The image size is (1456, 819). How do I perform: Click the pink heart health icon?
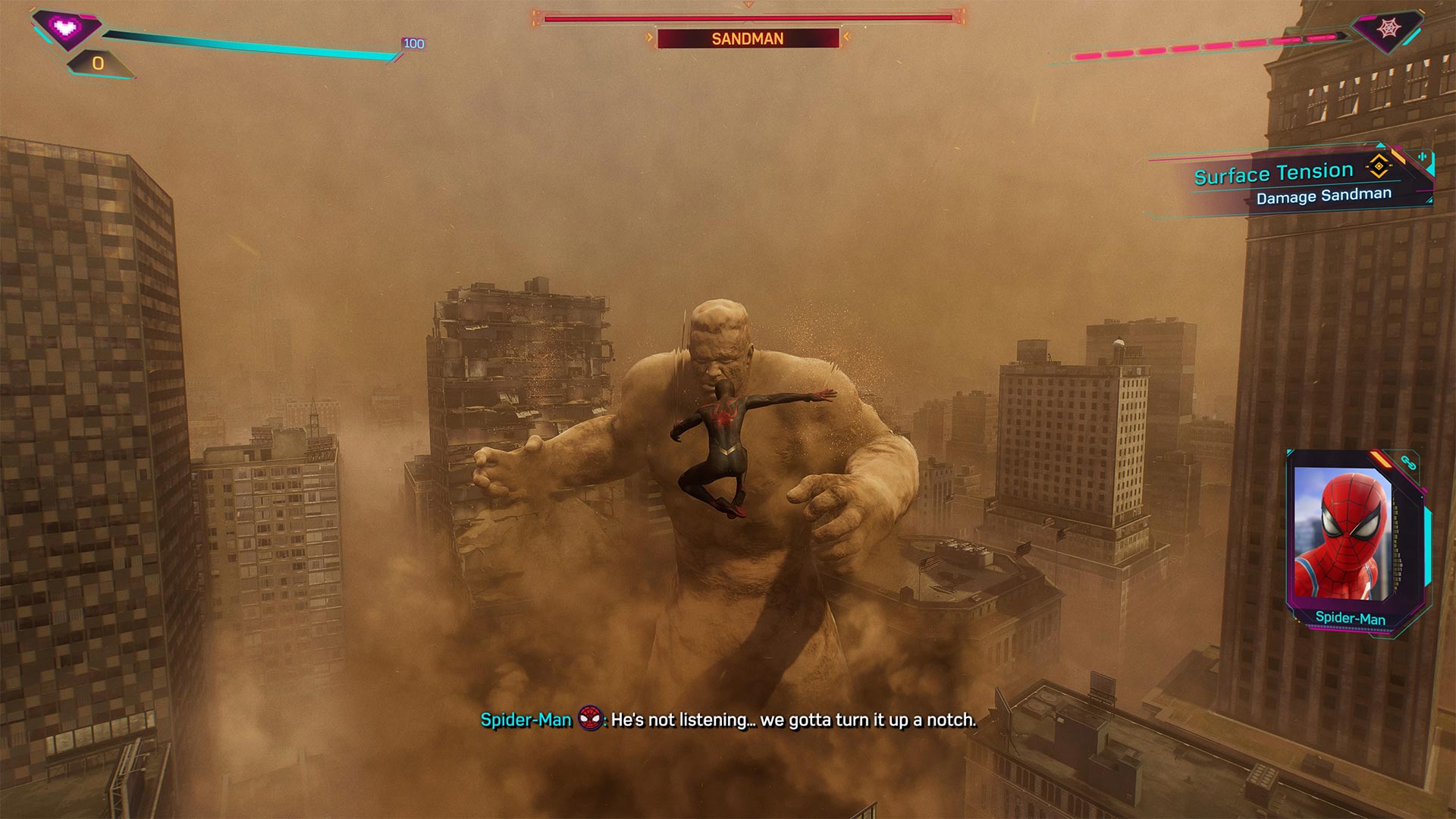click(x=66, y=29)
